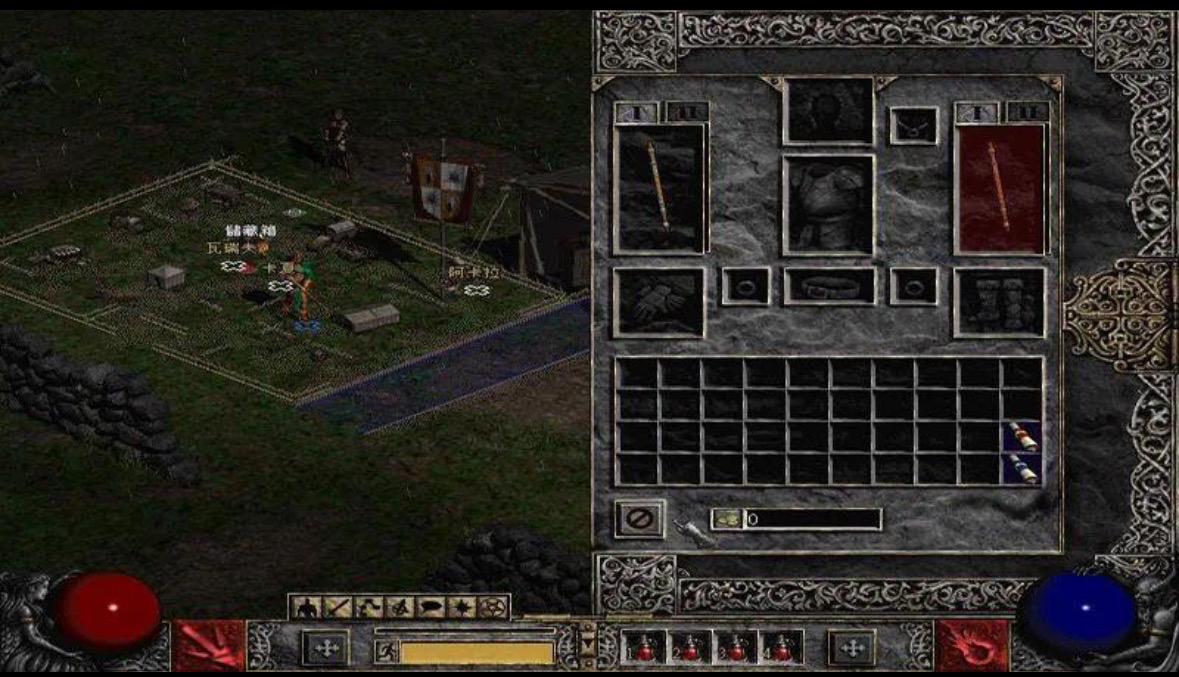Select the belt equipment slot
This screenshot has height=677, width=1179.
tap(829, 286)
